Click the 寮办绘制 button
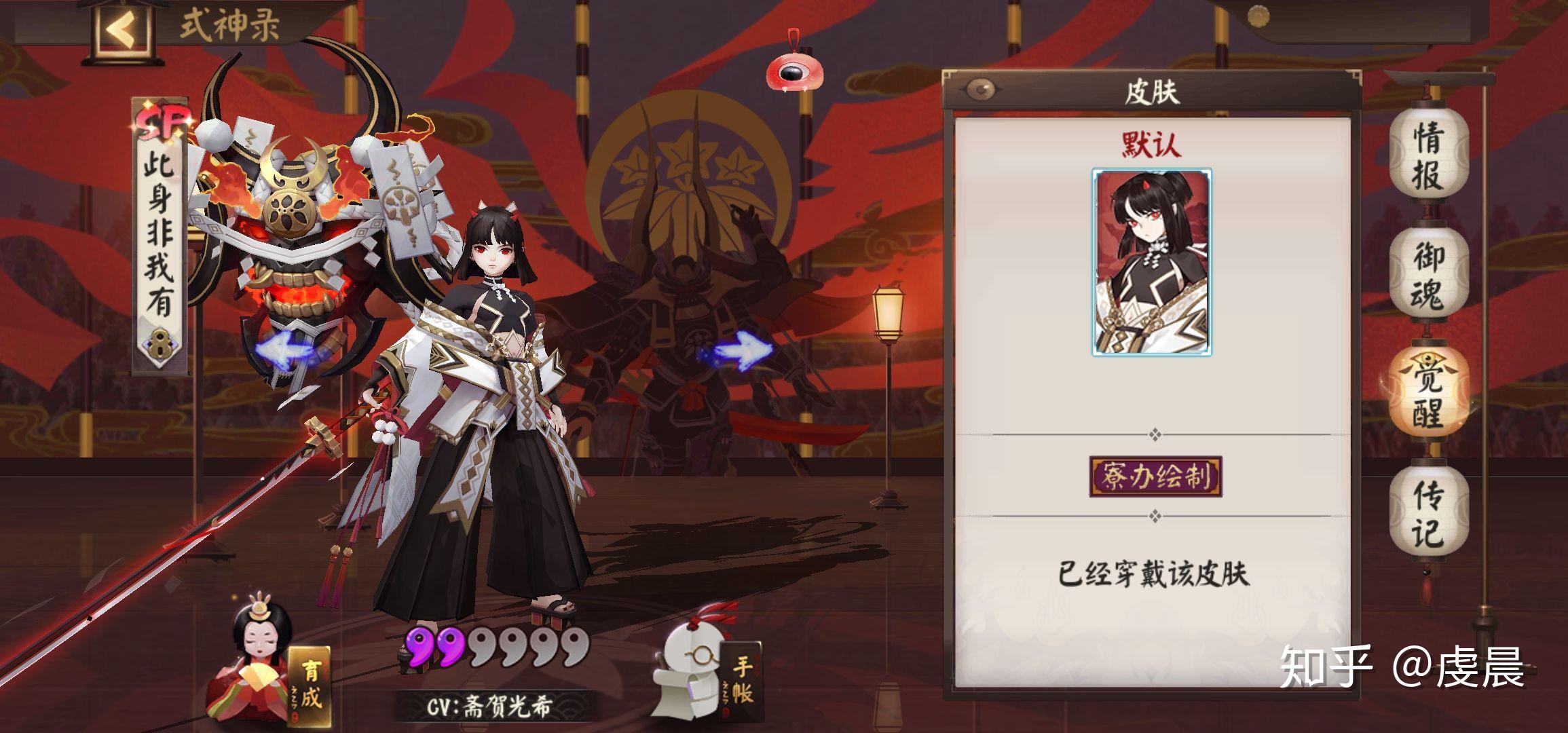 [x=1155, y=476]
